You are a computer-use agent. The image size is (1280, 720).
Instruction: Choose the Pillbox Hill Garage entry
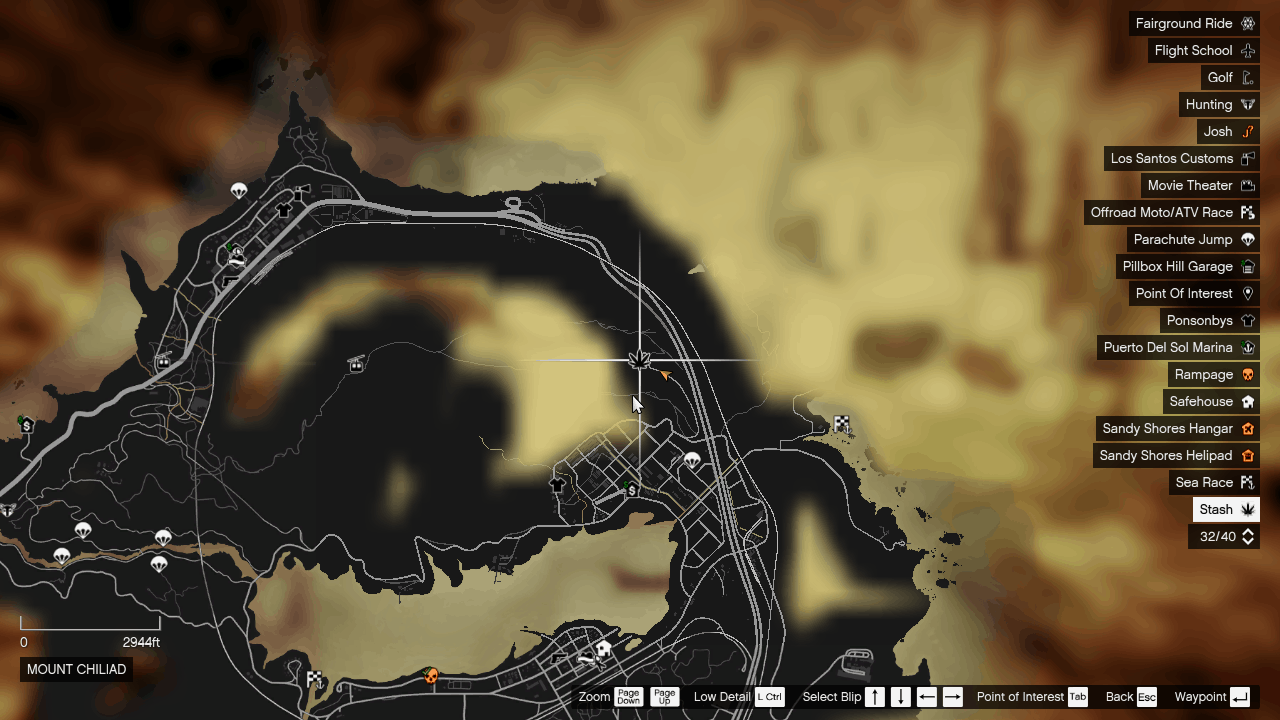coord(1187,266)
